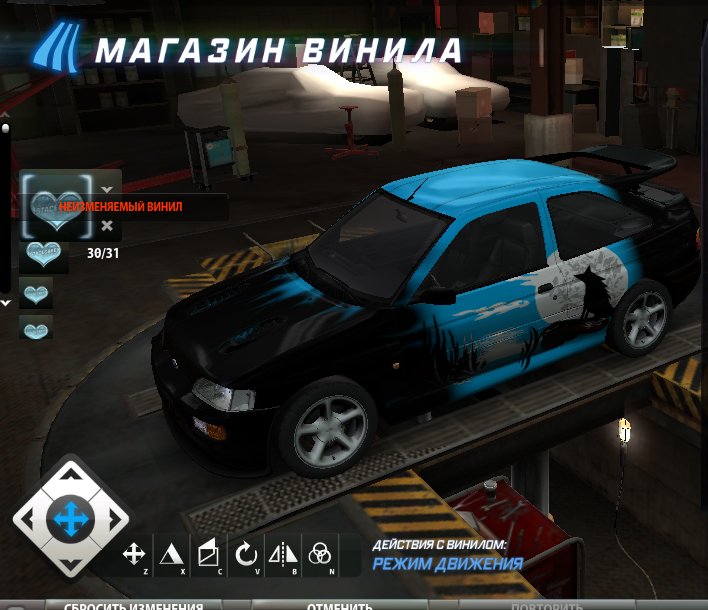Click the Сбросить изменения button
This screenshot has width=708, height=610.
pyautogui.click(x=133, y=605)
